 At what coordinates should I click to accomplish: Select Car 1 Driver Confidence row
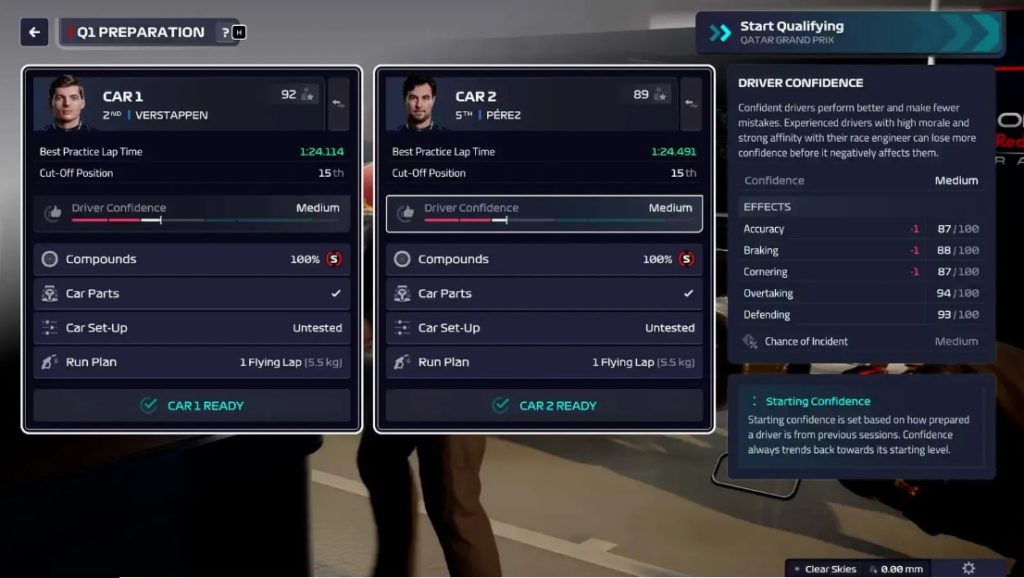[x=191, y=213]
